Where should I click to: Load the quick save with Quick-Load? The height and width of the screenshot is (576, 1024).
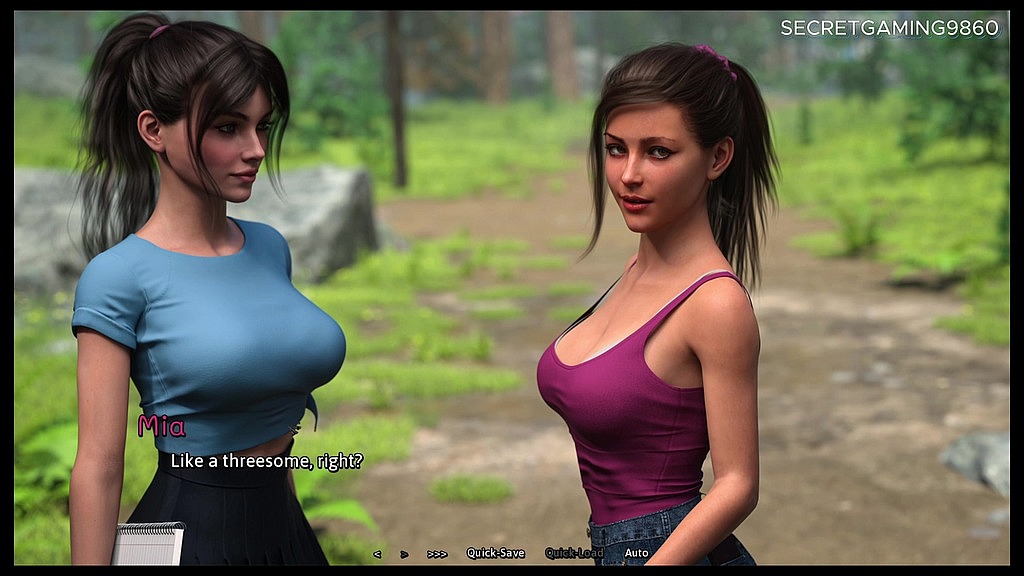pyautogui.click(x=574, y=553)
